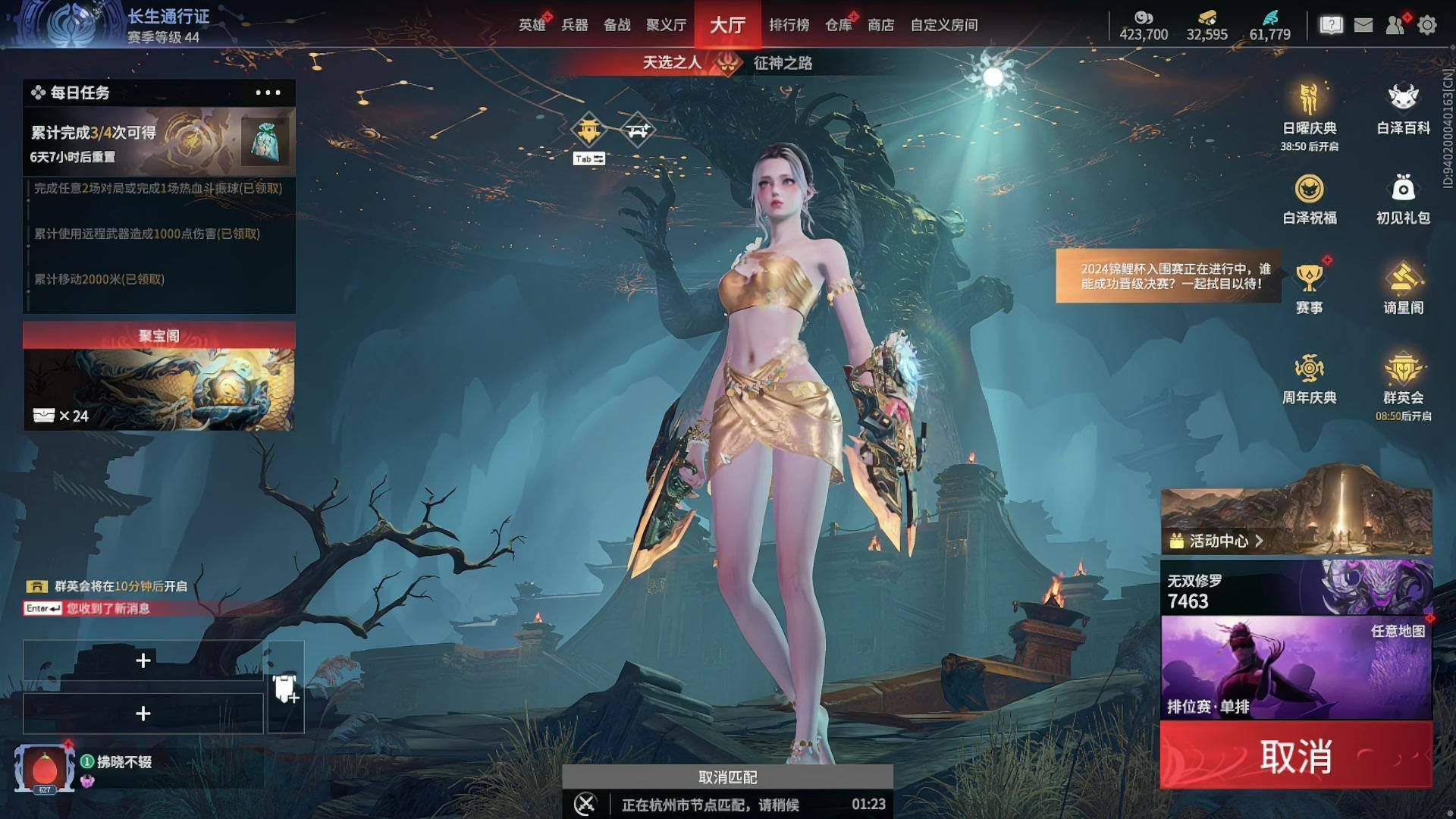1456x819 pixels.
Task: Open 自定义房间 custom rooms
Action: tap(943, 25)
